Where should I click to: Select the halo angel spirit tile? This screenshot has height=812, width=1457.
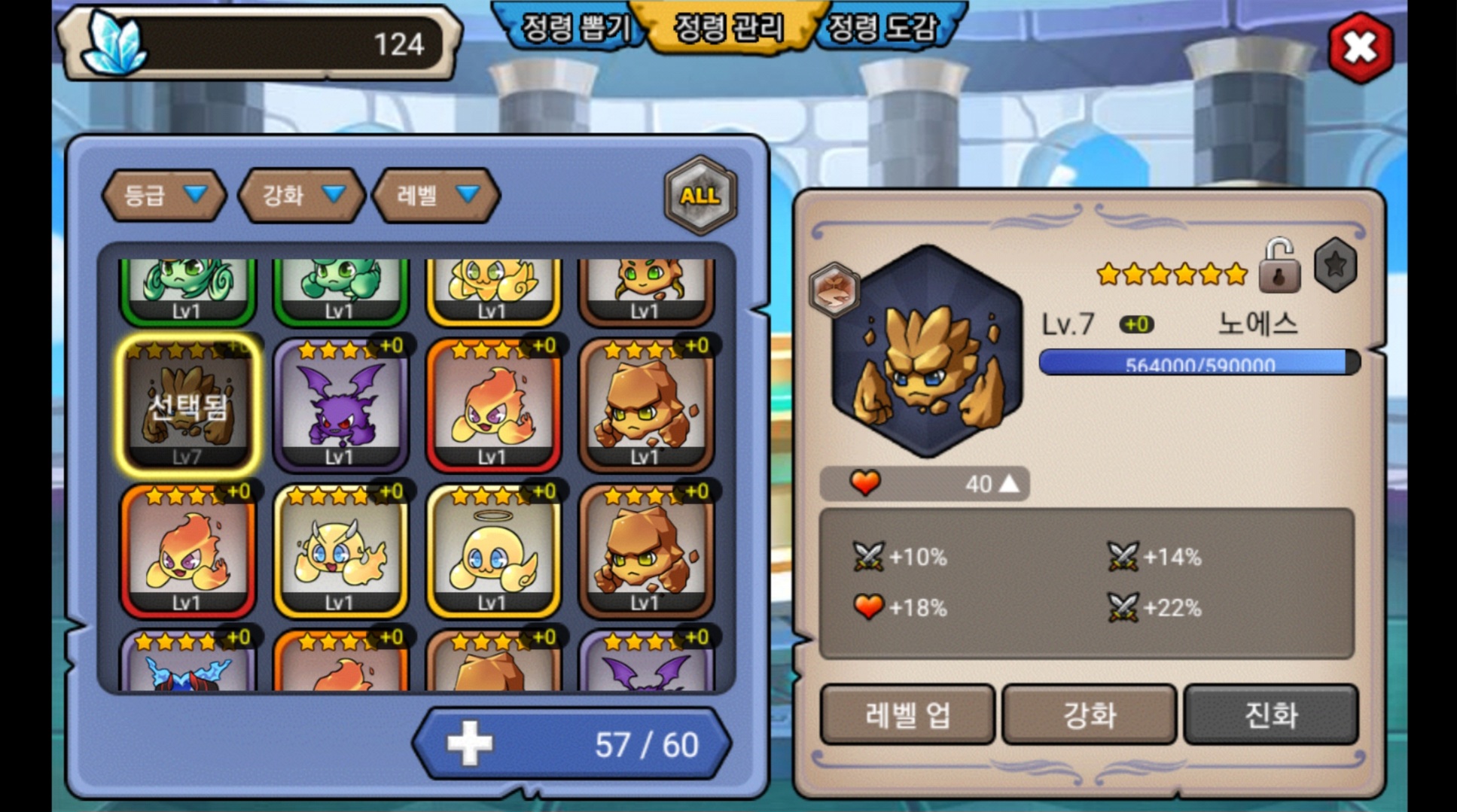(x=493, y=550)
